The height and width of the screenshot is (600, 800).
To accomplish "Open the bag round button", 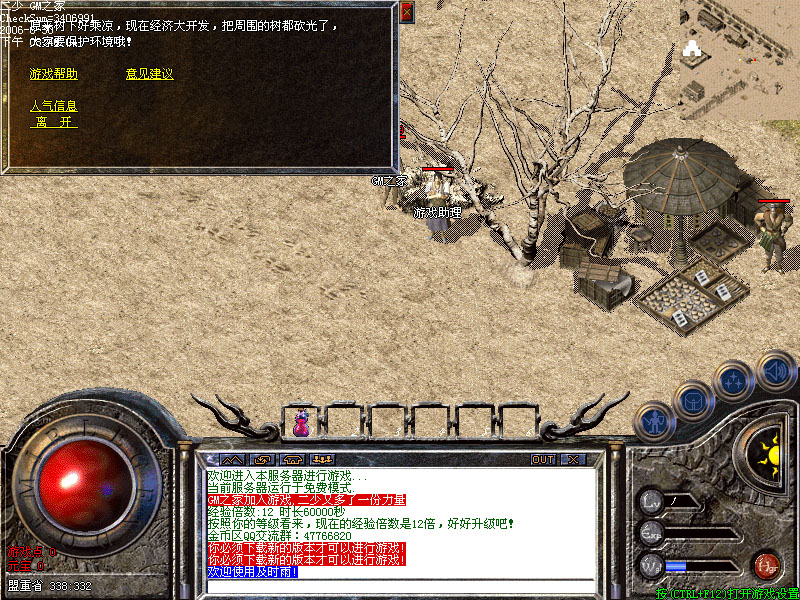I will point(692,402).
